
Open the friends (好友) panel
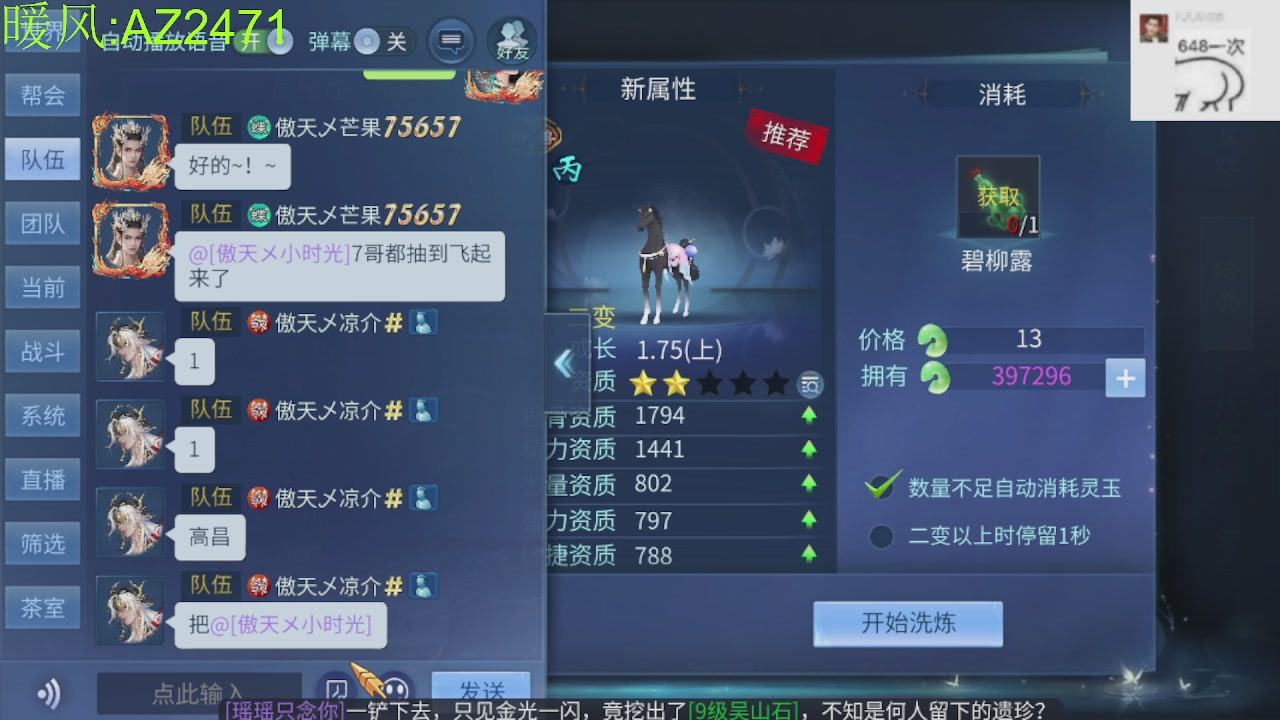click(x=510, y=42)
